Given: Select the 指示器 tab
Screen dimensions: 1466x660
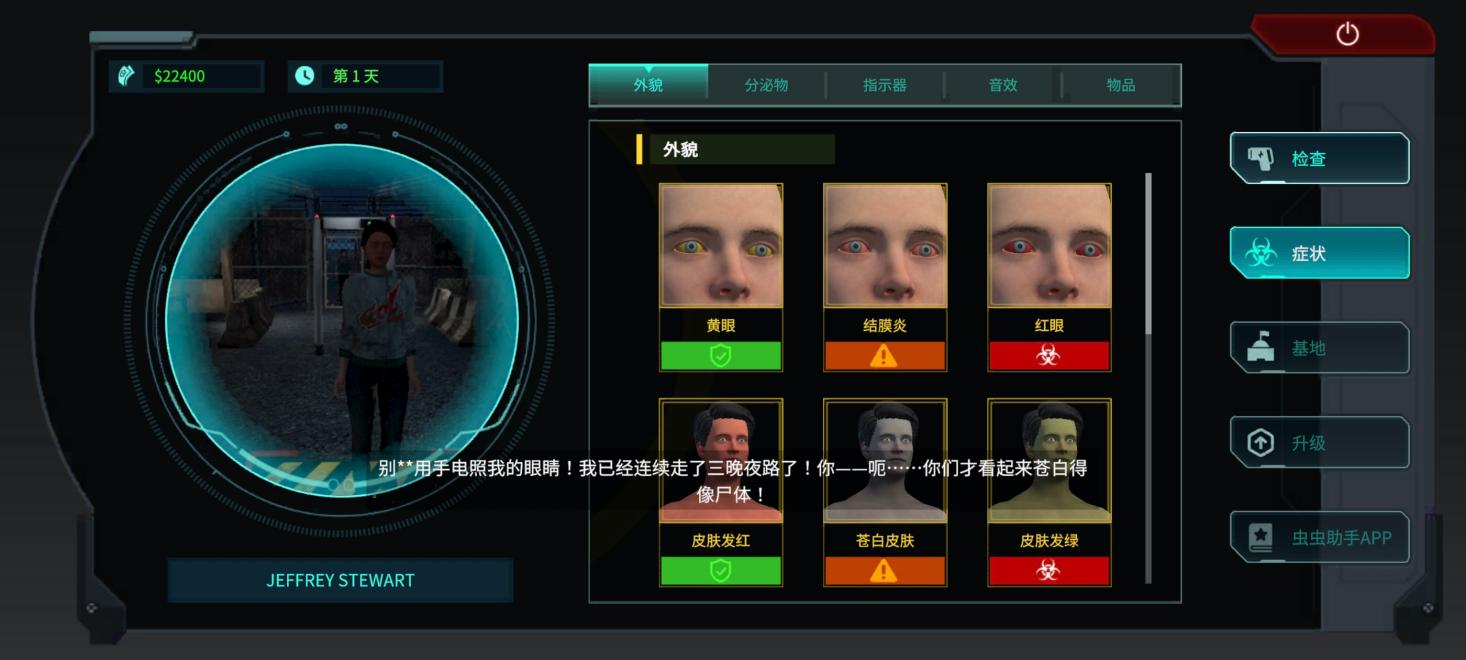Looking at the screenshot, I should [885, 85].
